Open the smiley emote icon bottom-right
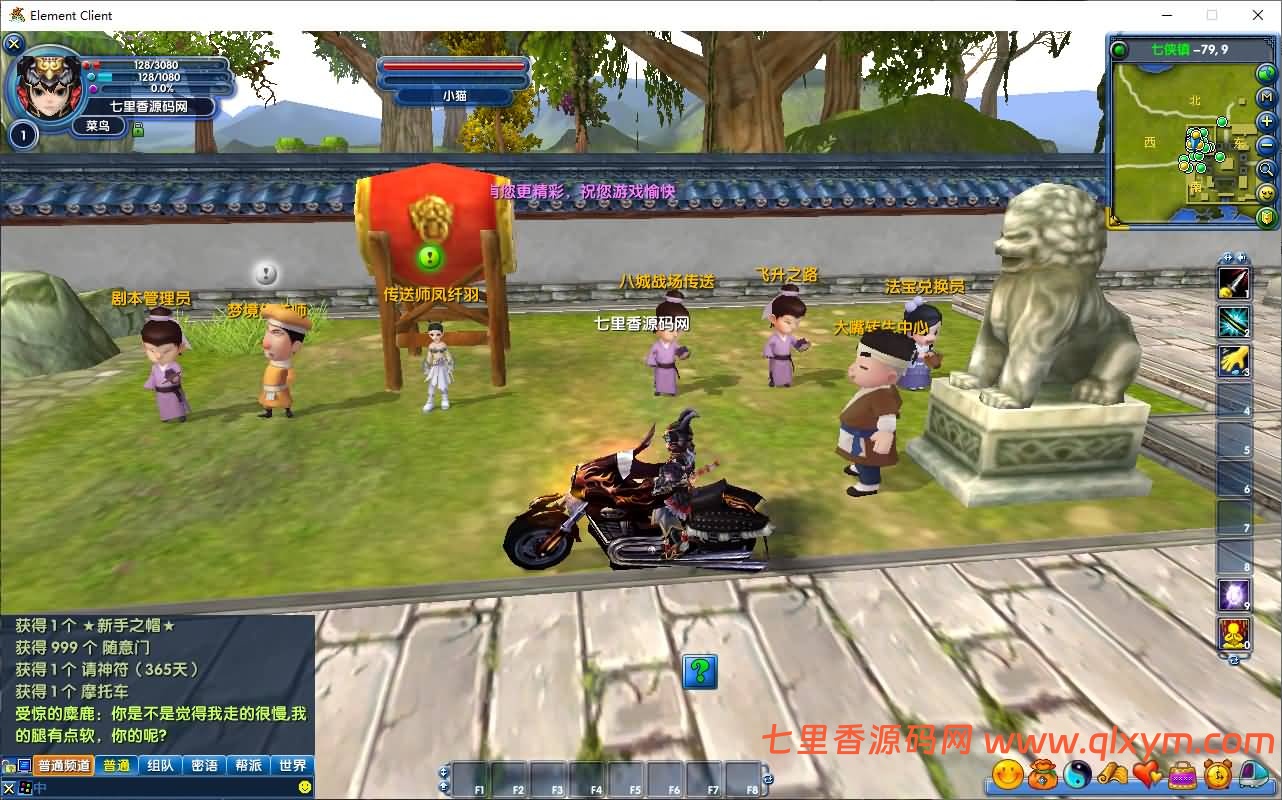The width and height of the screenshot is (1282, 800). tap(1007, 775)
